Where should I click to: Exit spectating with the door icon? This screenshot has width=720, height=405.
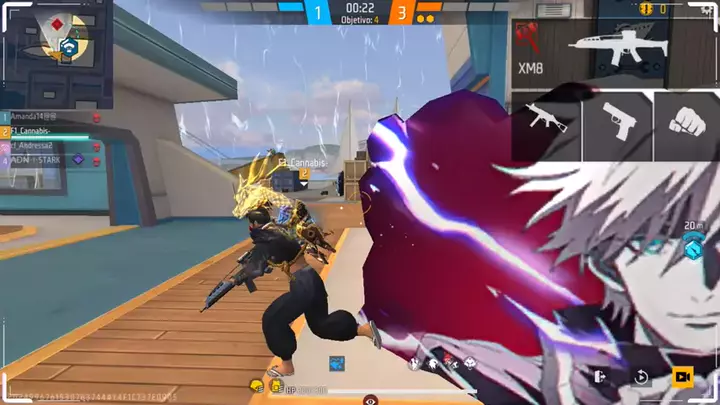point(600,377)
